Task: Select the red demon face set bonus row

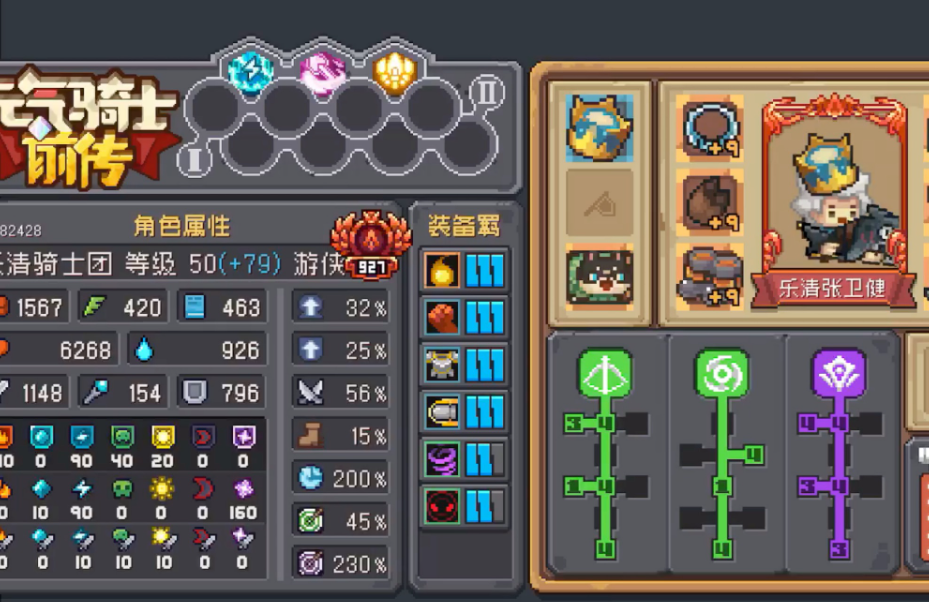Action: (x=465, y=505)
